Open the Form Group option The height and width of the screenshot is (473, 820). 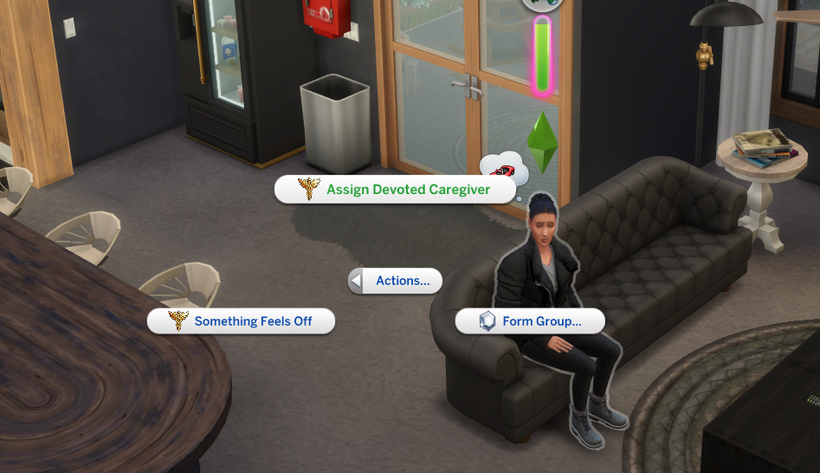pos(531,321)
